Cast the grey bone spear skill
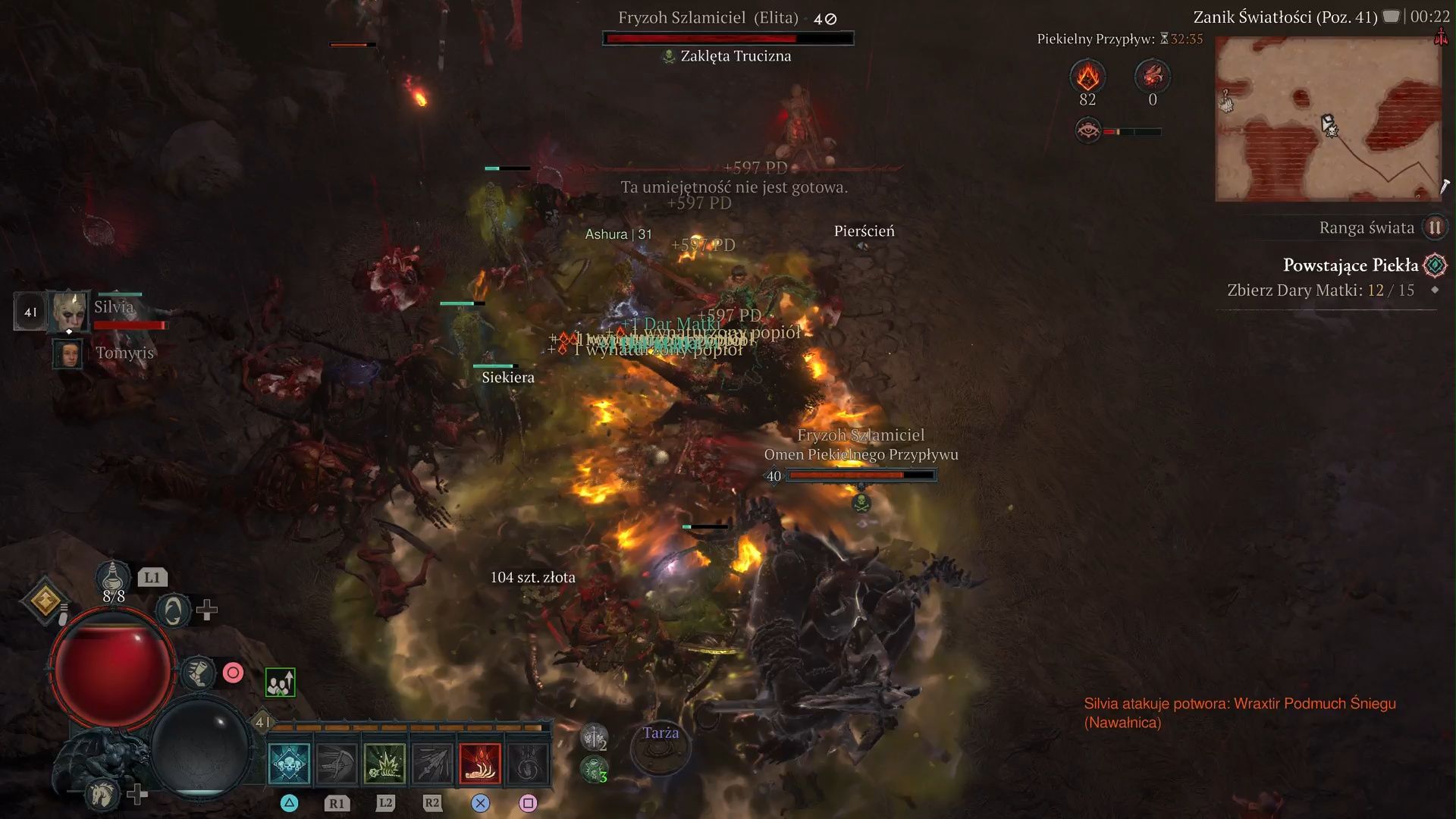 point(432,763)
